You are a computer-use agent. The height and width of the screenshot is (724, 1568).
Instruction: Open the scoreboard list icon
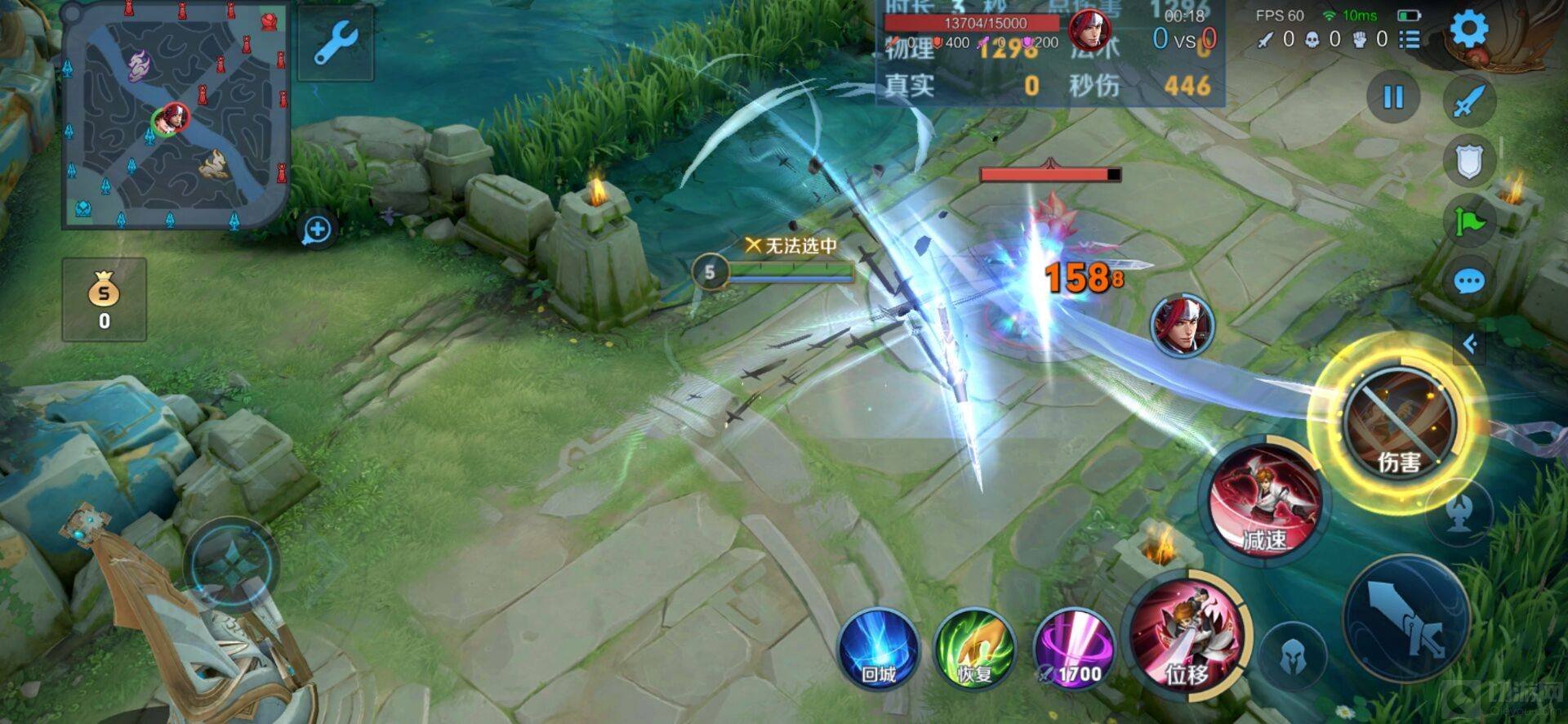(1410, 39)
